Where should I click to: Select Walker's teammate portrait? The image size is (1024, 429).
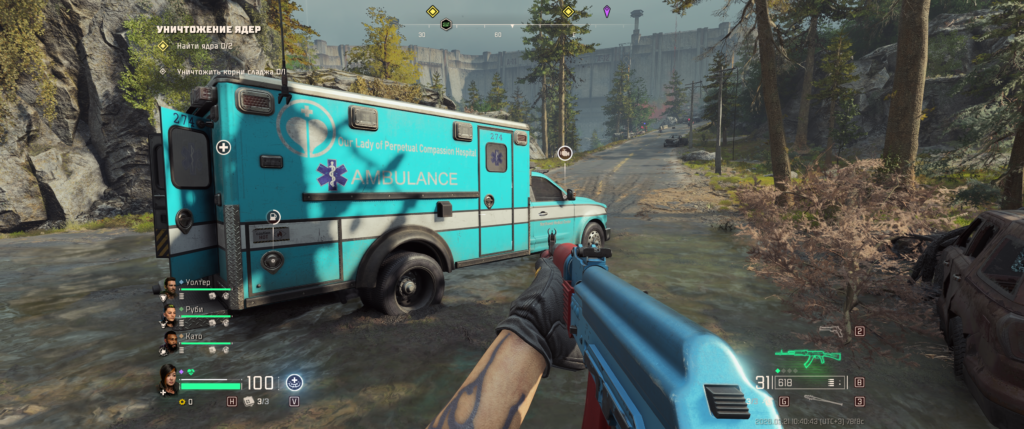[x=171, y=288]
